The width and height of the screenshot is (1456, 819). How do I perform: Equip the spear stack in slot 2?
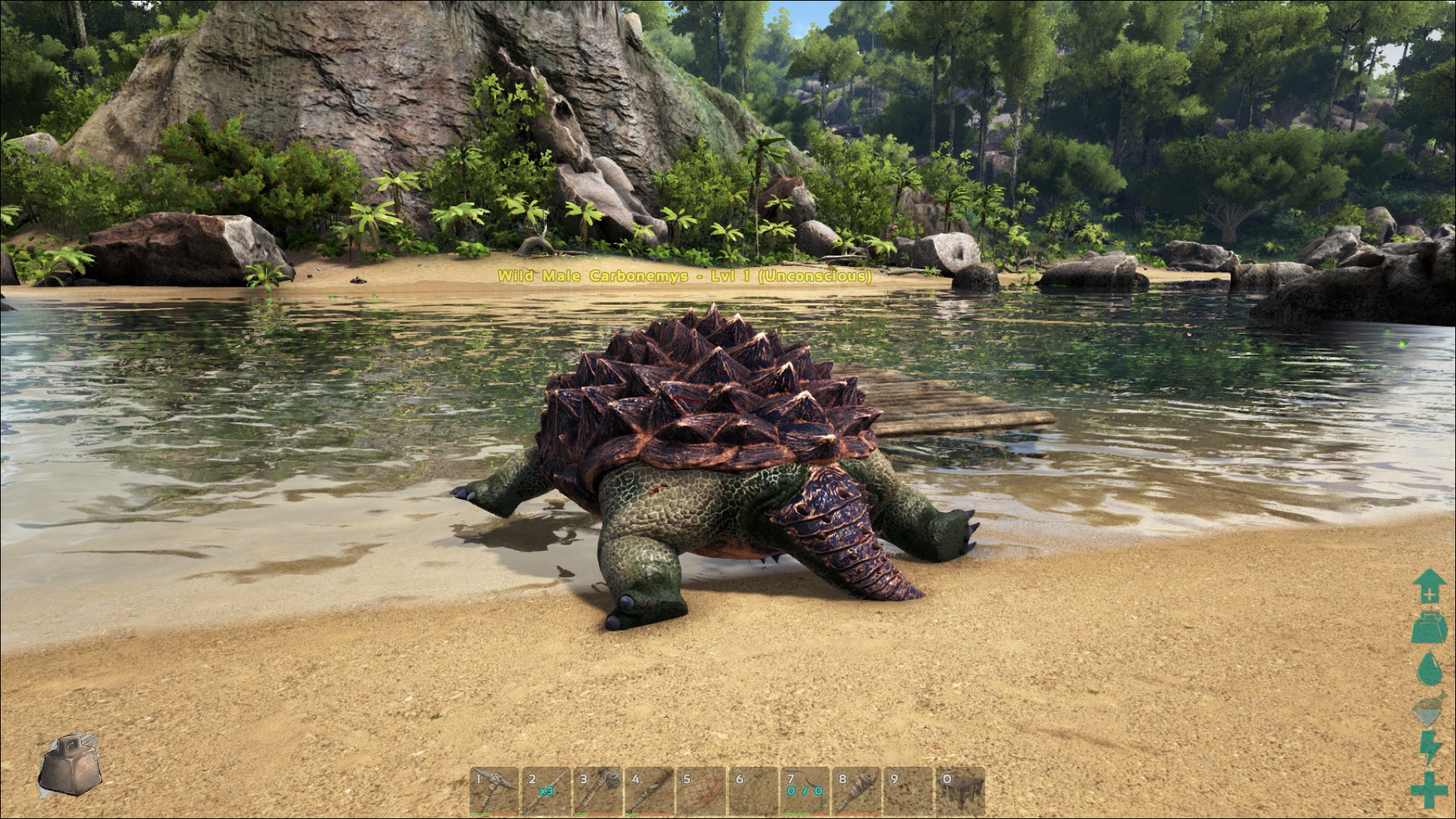pyautogui.click(x=546, y=792)
